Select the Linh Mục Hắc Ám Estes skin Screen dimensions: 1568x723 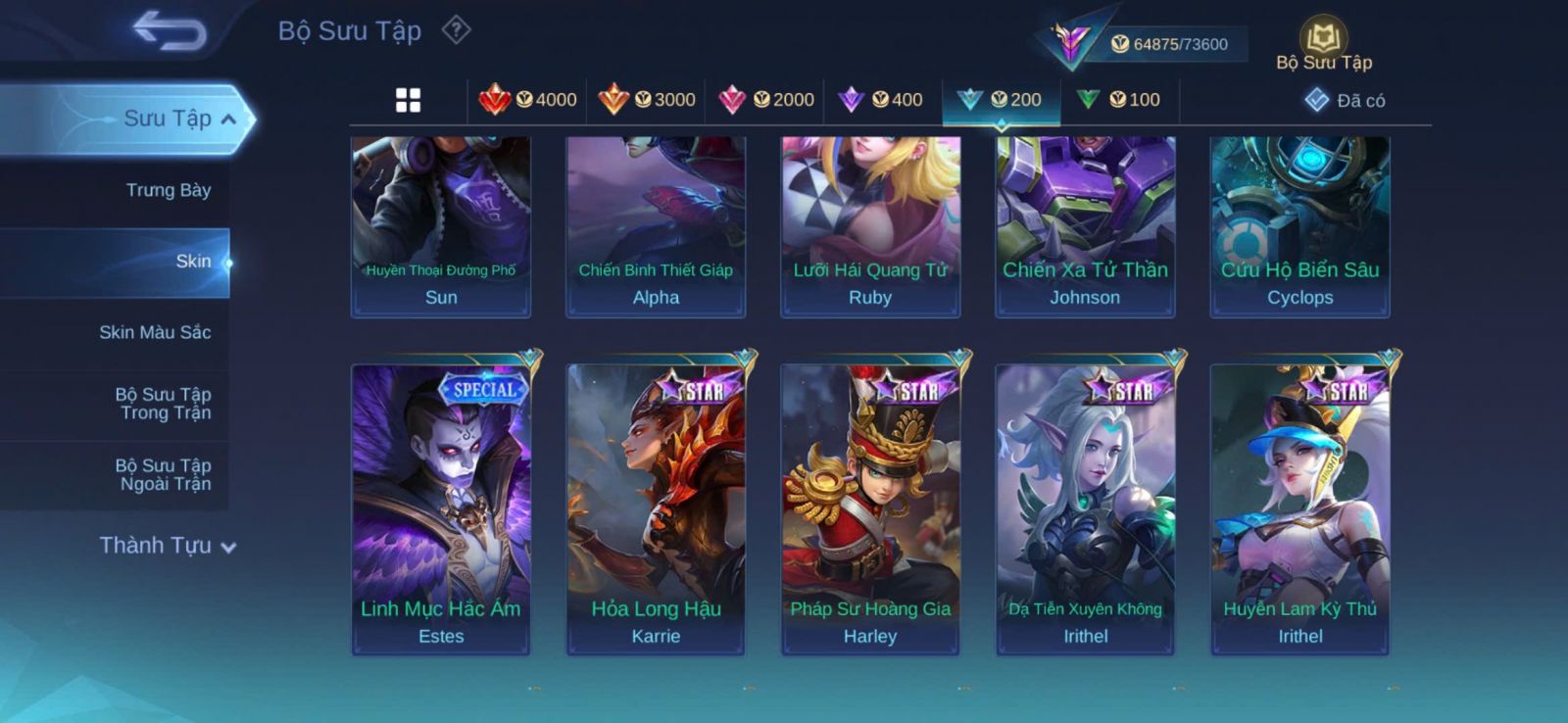[441, 509]
